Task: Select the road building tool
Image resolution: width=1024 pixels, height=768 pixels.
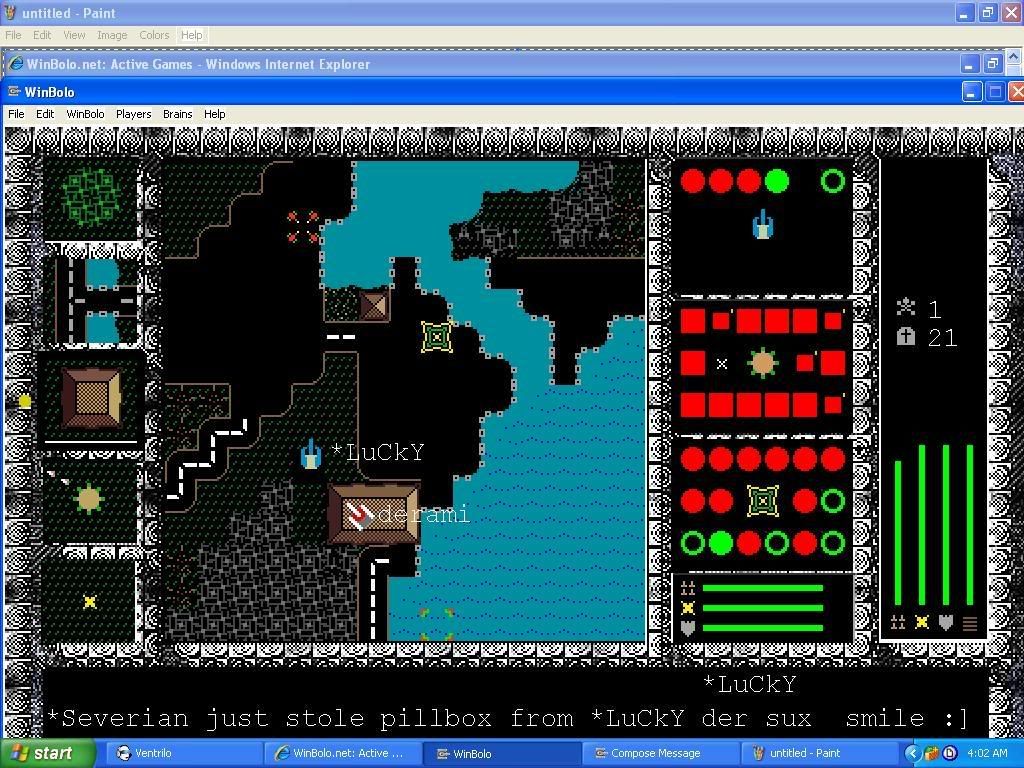Action: point(96,299)
